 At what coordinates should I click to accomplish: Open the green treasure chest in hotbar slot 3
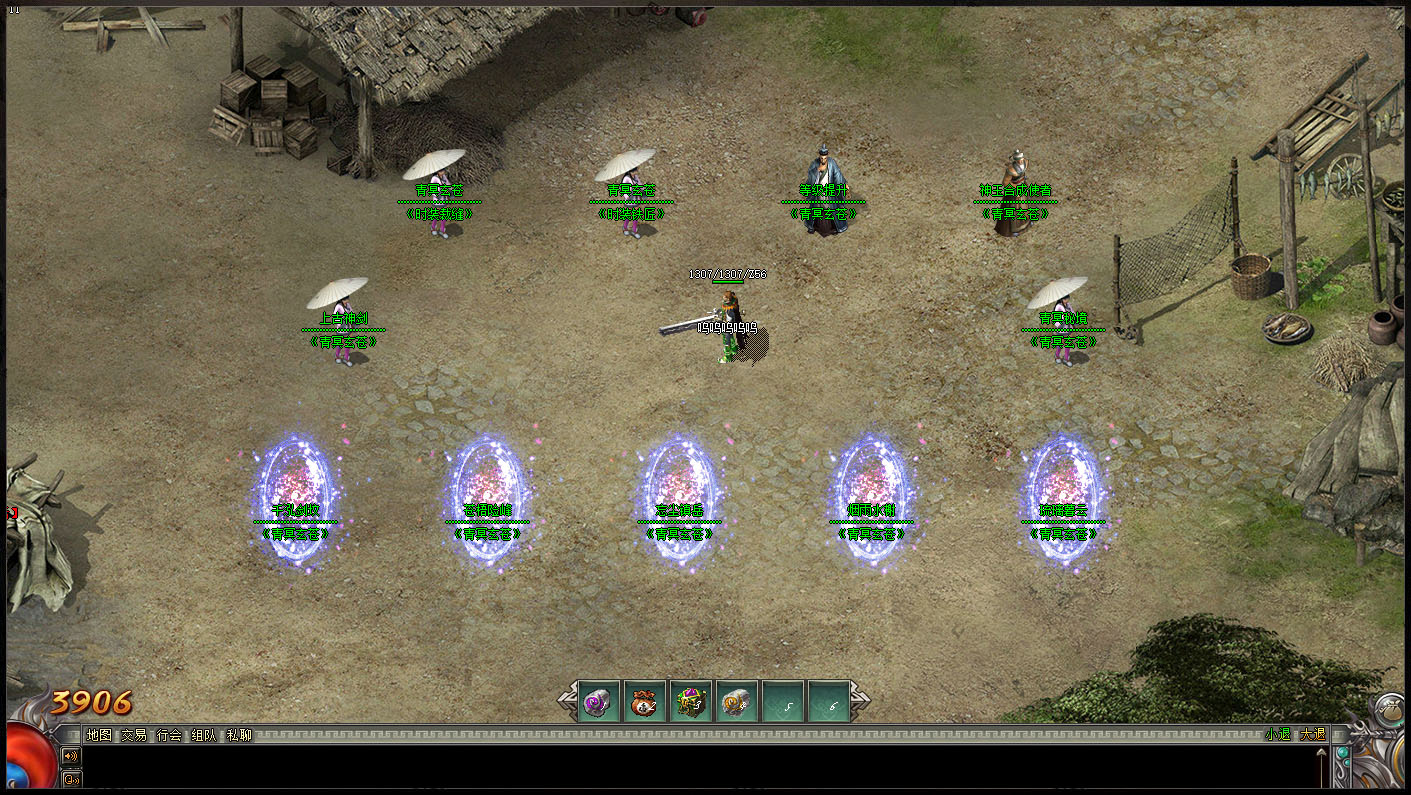[x=692, y=703]
